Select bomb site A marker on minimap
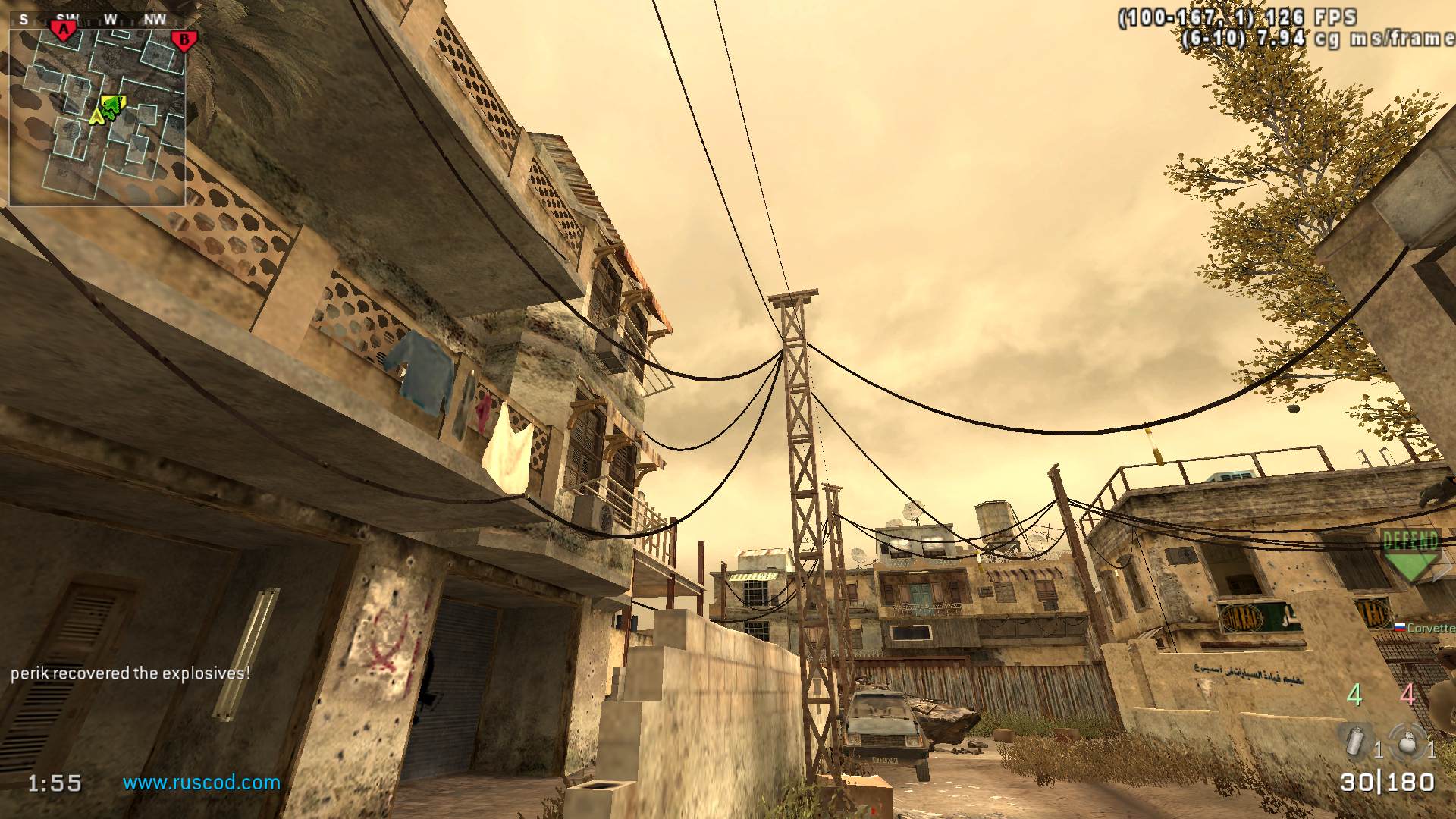 click(x=64, y=30)
